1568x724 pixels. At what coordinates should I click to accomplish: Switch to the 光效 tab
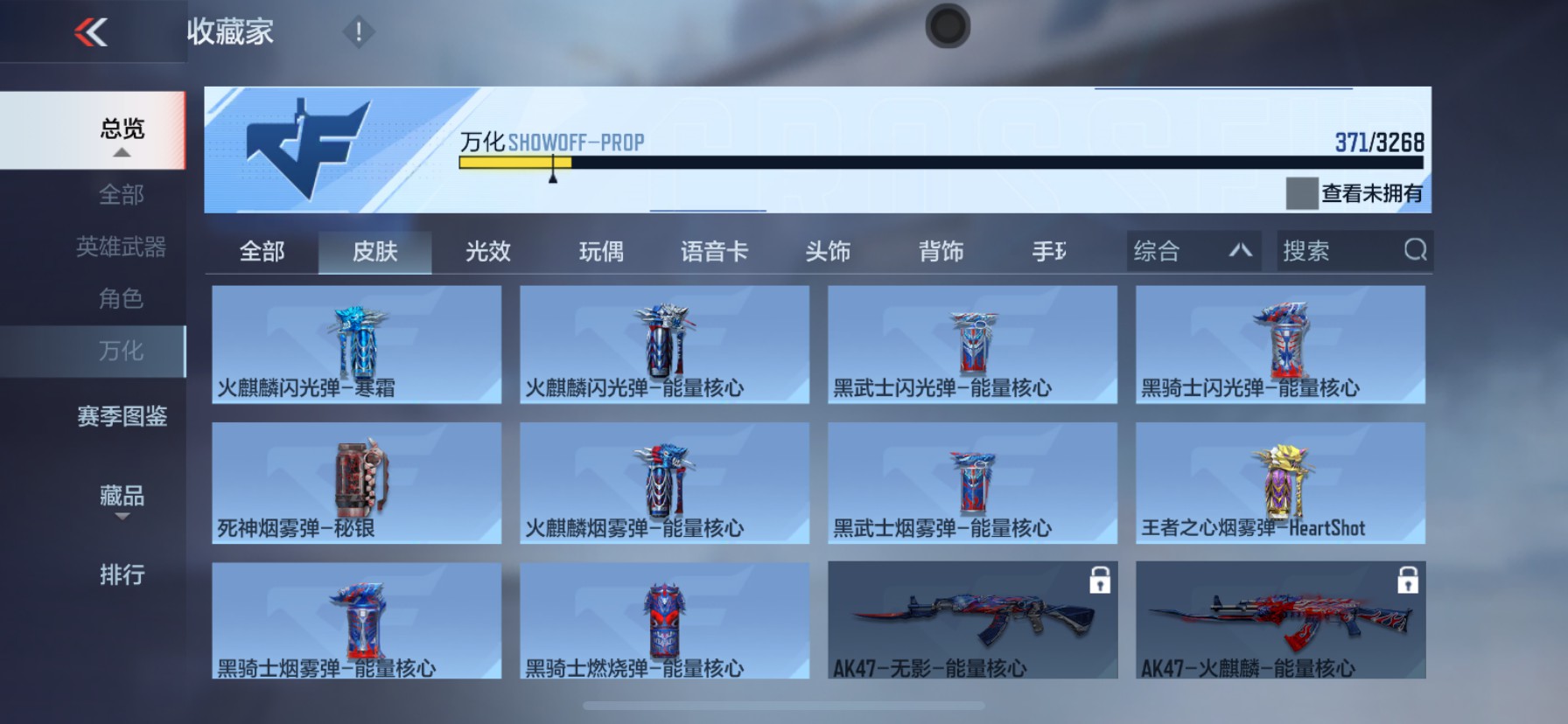click(x=486, y=251)
